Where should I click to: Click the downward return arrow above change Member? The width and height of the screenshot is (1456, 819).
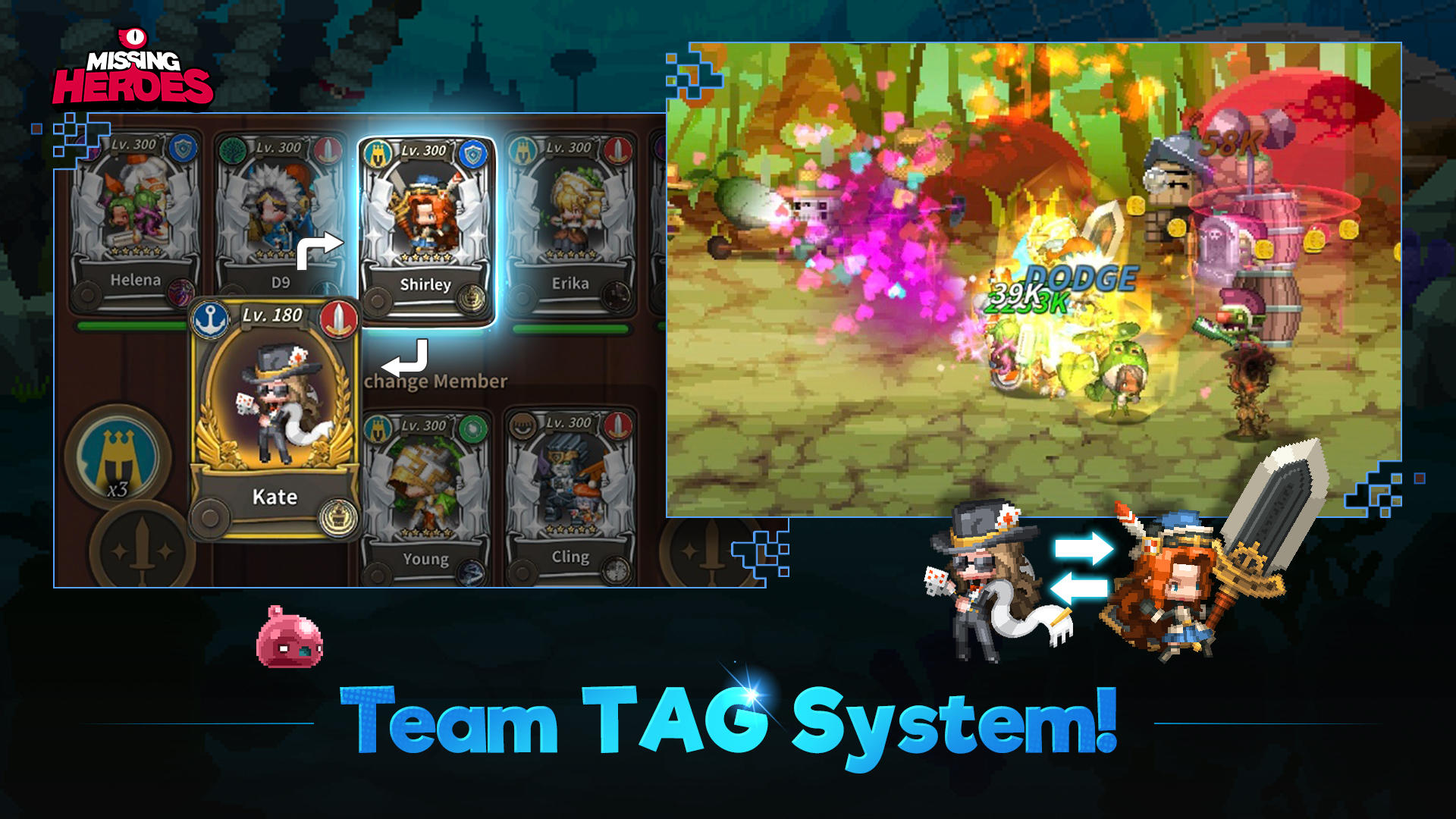click(406, 356)
